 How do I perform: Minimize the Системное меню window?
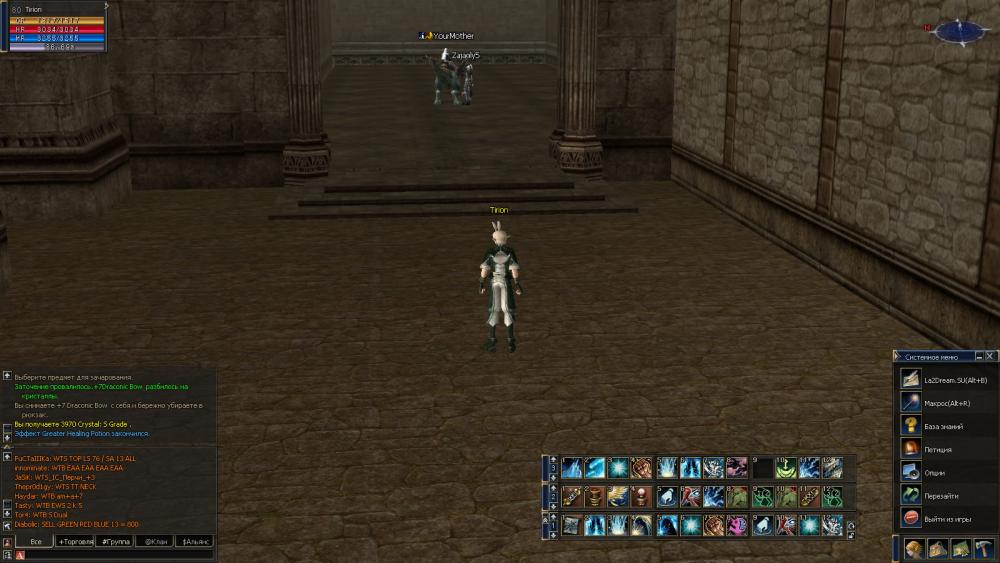coord(977,356)
